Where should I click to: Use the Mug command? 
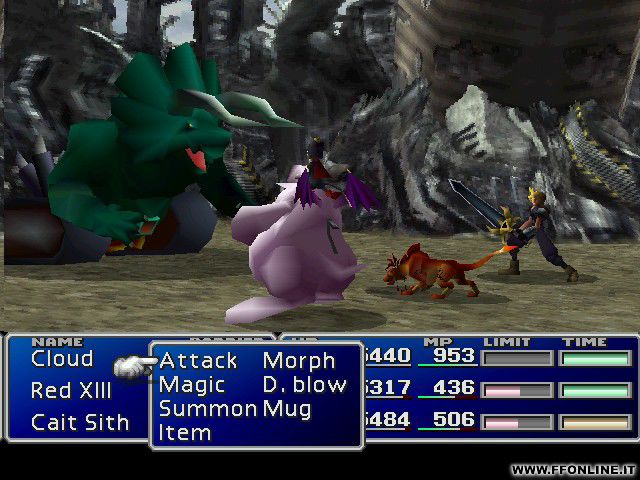[287, 408]
